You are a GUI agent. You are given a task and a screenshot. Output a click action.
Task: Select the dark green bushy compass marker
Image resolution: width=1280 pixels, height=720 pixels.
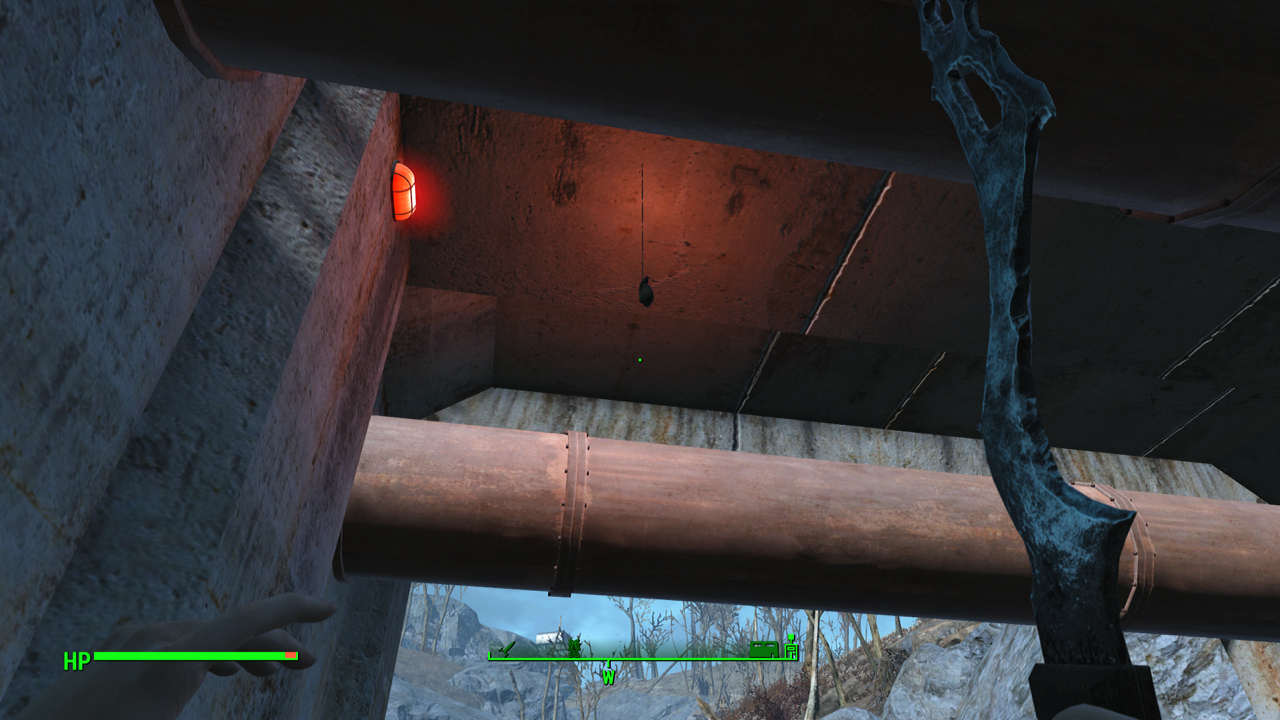(x=575, y=648)
